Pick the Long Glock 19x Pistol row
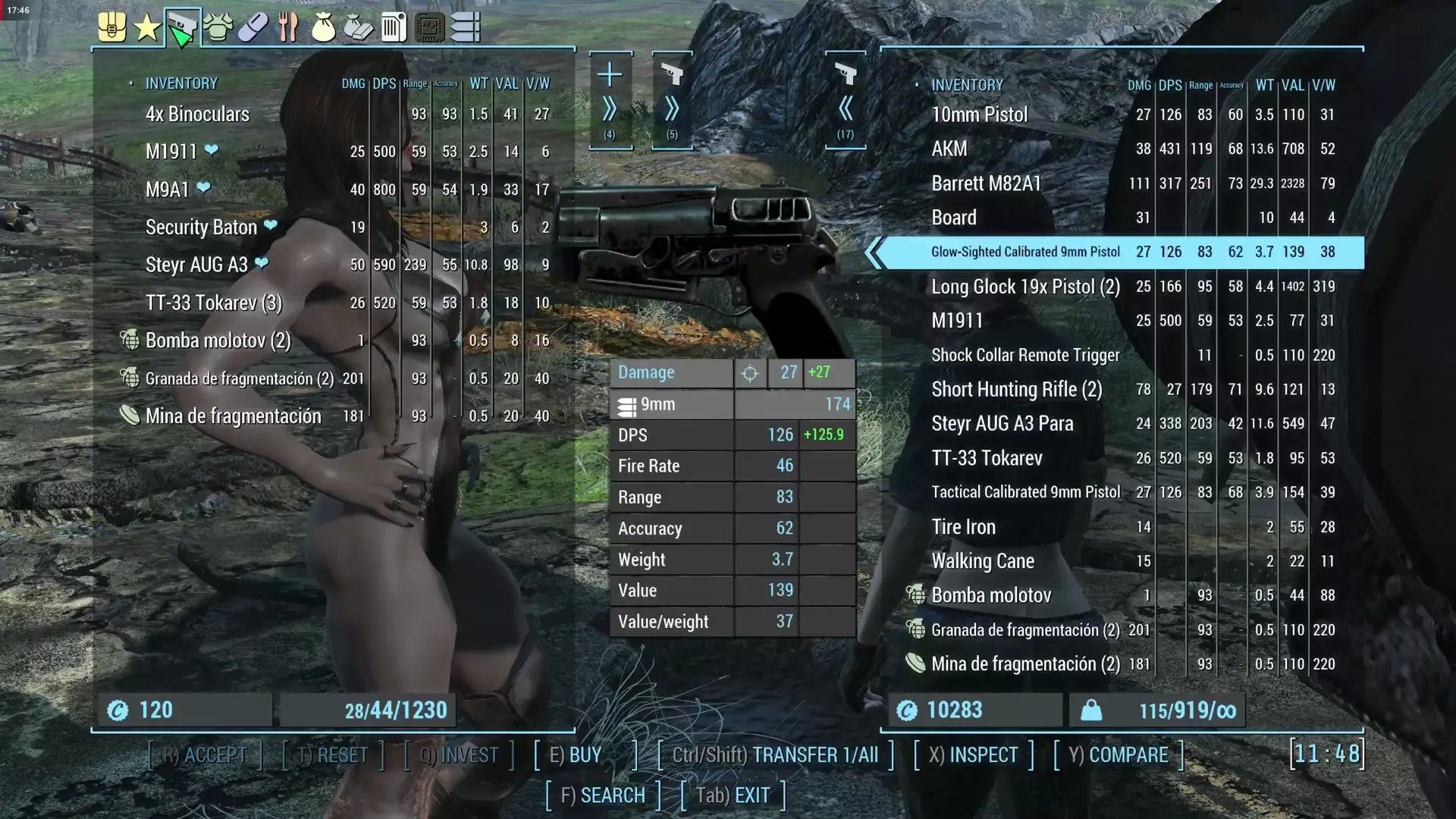Screen dimensions: 1456x819 coord(1025,287)
